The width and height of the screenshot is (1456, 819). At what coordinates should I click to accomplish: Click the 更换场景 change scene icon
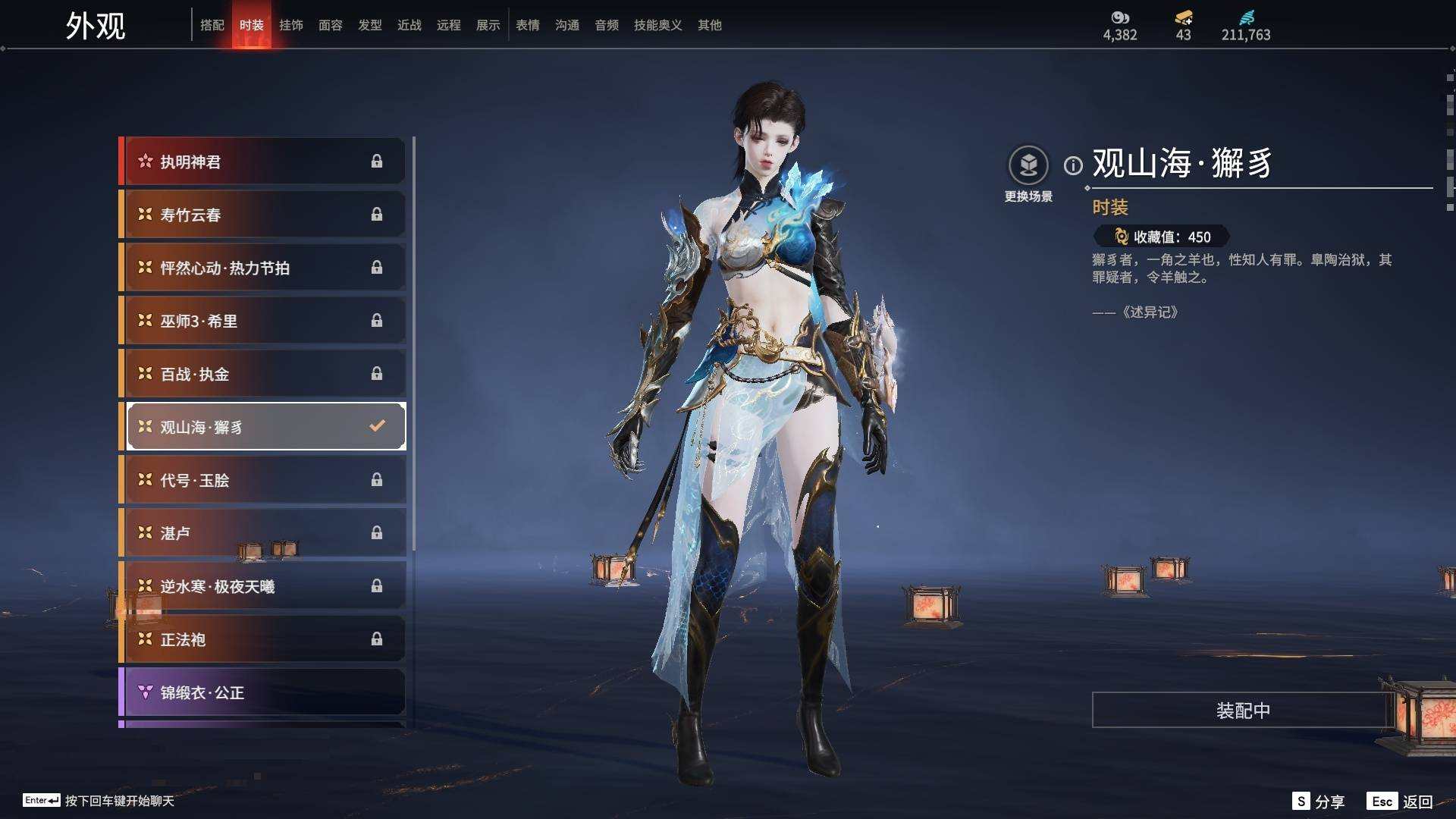[1028, 165]
